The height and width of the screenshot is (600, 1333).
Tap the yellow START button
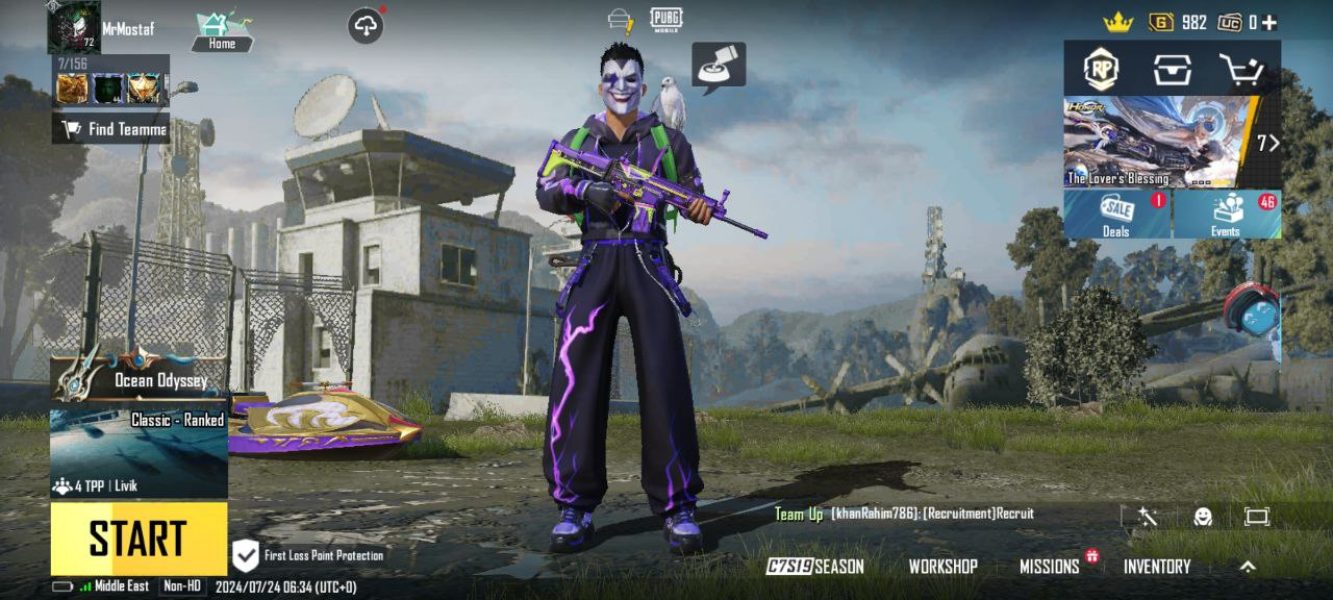pos(139,538)
